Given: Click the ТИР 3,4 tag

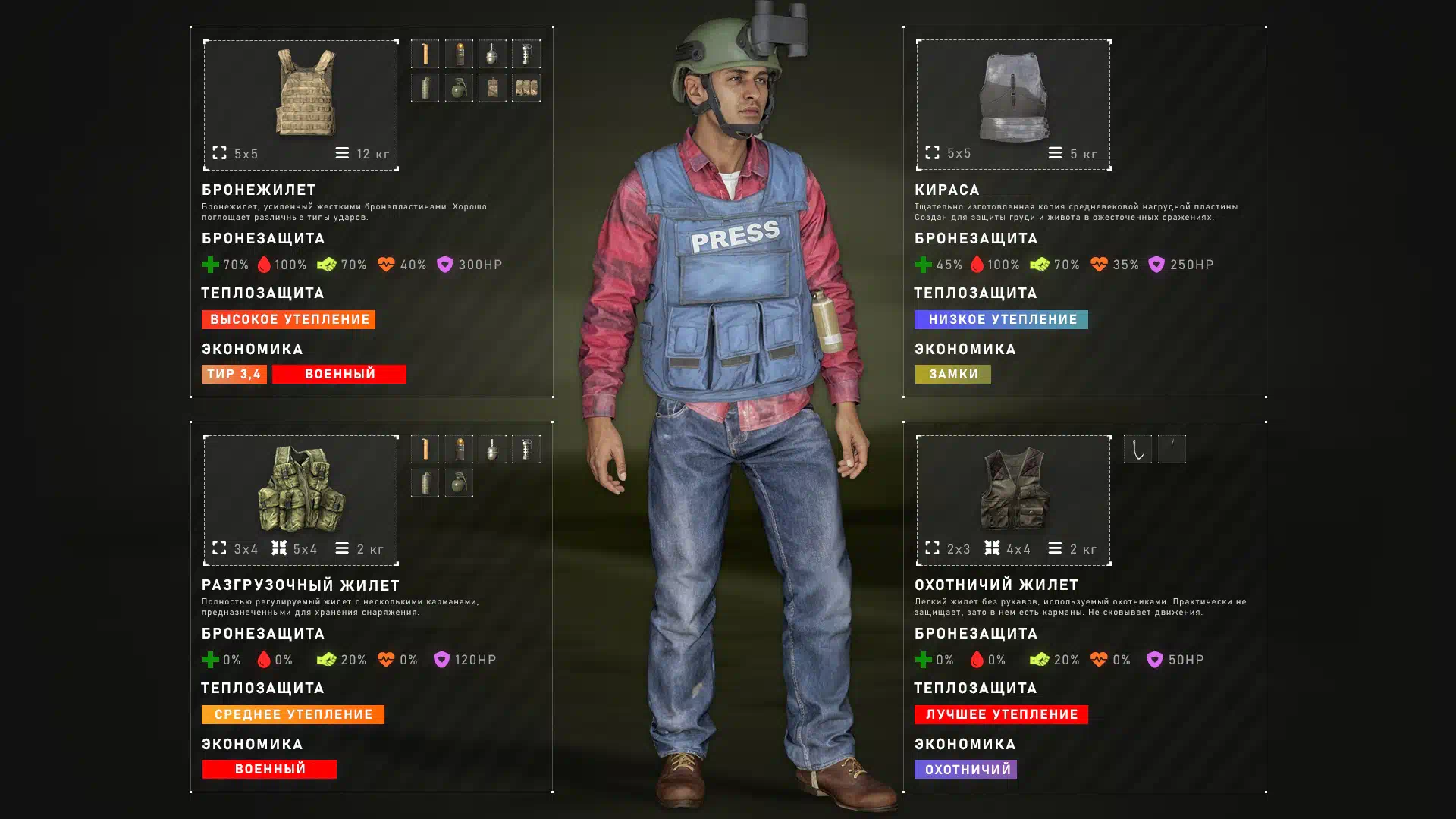Looking at the screenshot, I should tap(234, 375).
